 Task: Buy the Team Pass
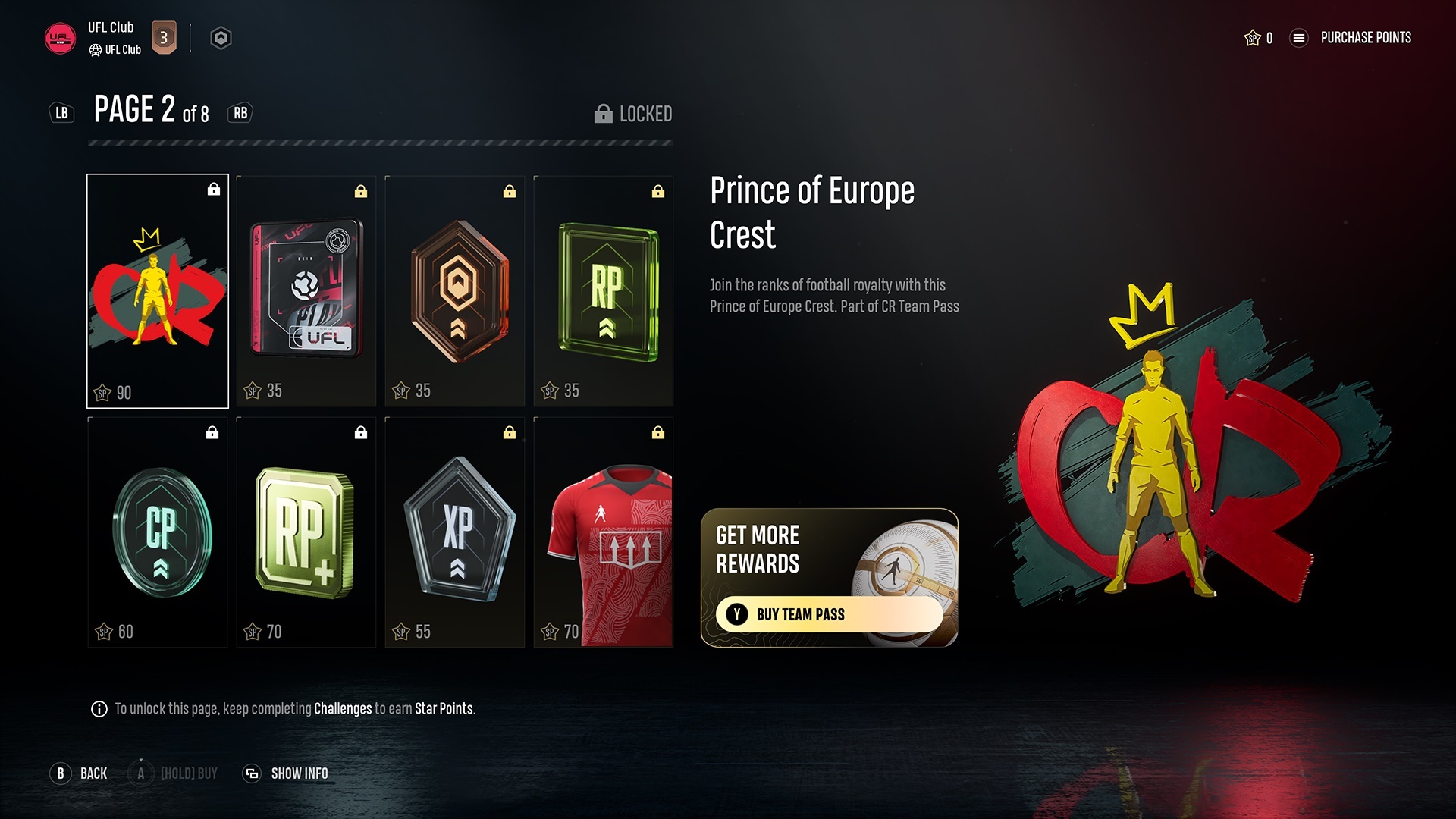(829, 614)
